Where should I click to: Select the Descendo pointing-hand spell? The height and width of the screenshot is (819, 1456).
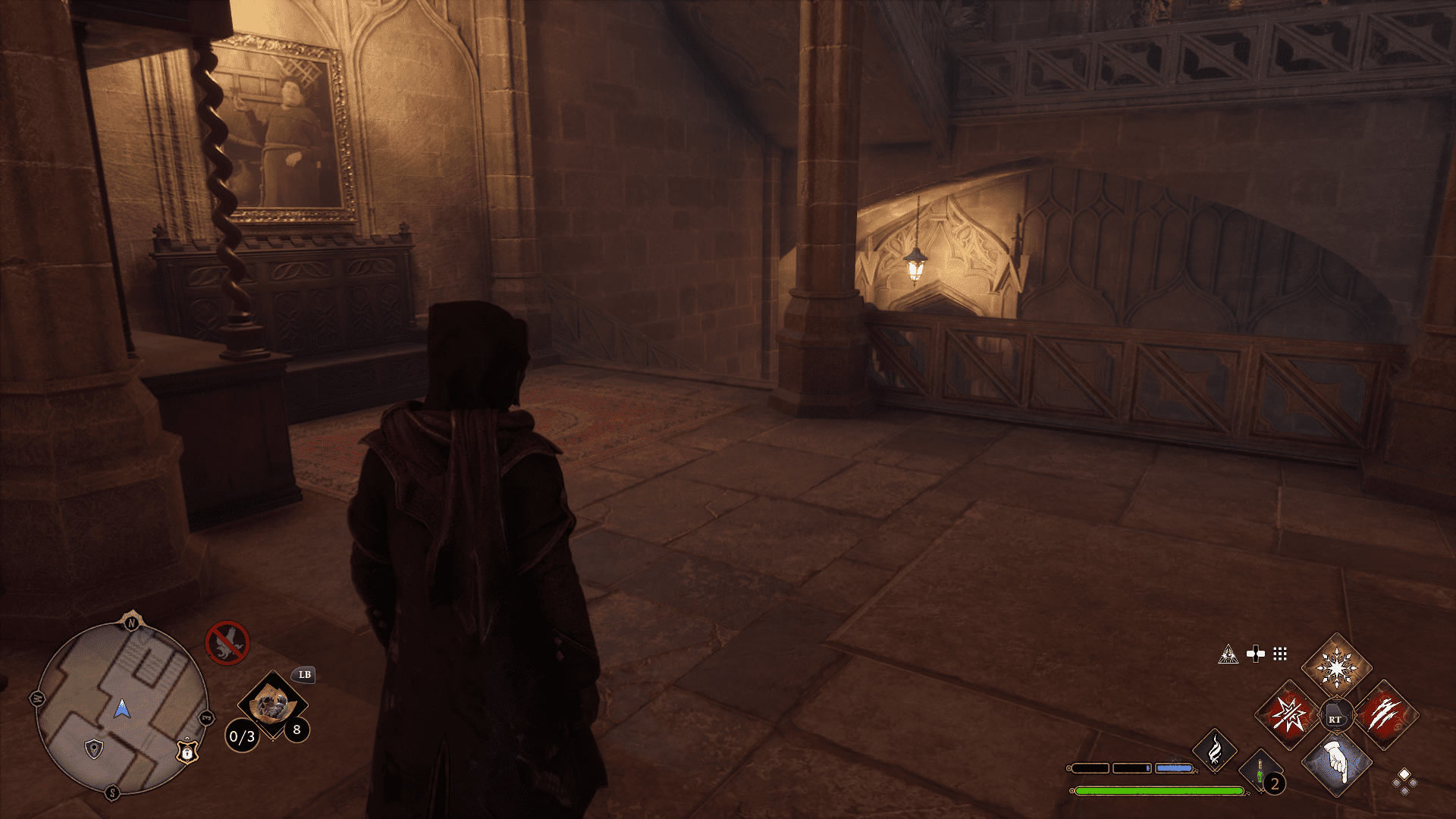tap(1335, 763)
